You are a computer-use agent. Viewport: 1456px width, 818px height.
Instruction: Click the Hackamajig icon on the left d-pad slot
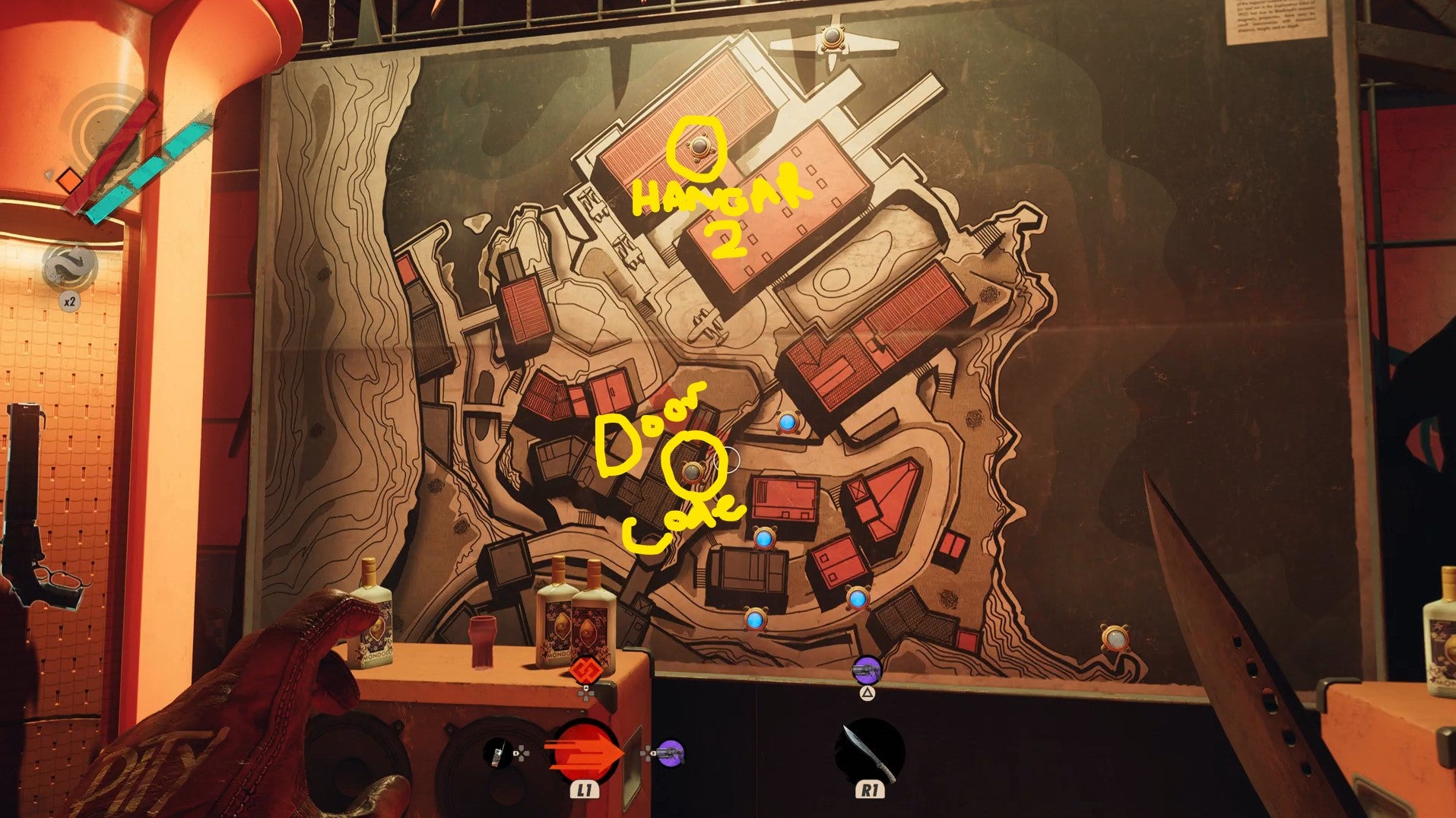point(498,753)
